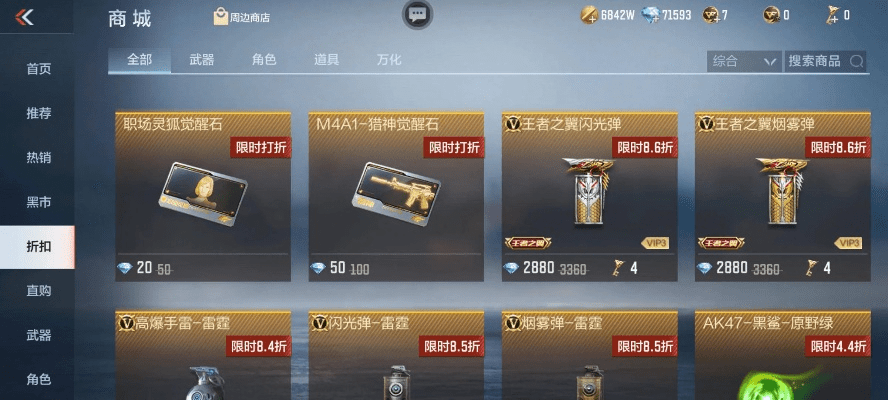Open the 周边商店 merchandise store
Screen dimensions: 888x400
pyautogui.click(x=242, y=17)
